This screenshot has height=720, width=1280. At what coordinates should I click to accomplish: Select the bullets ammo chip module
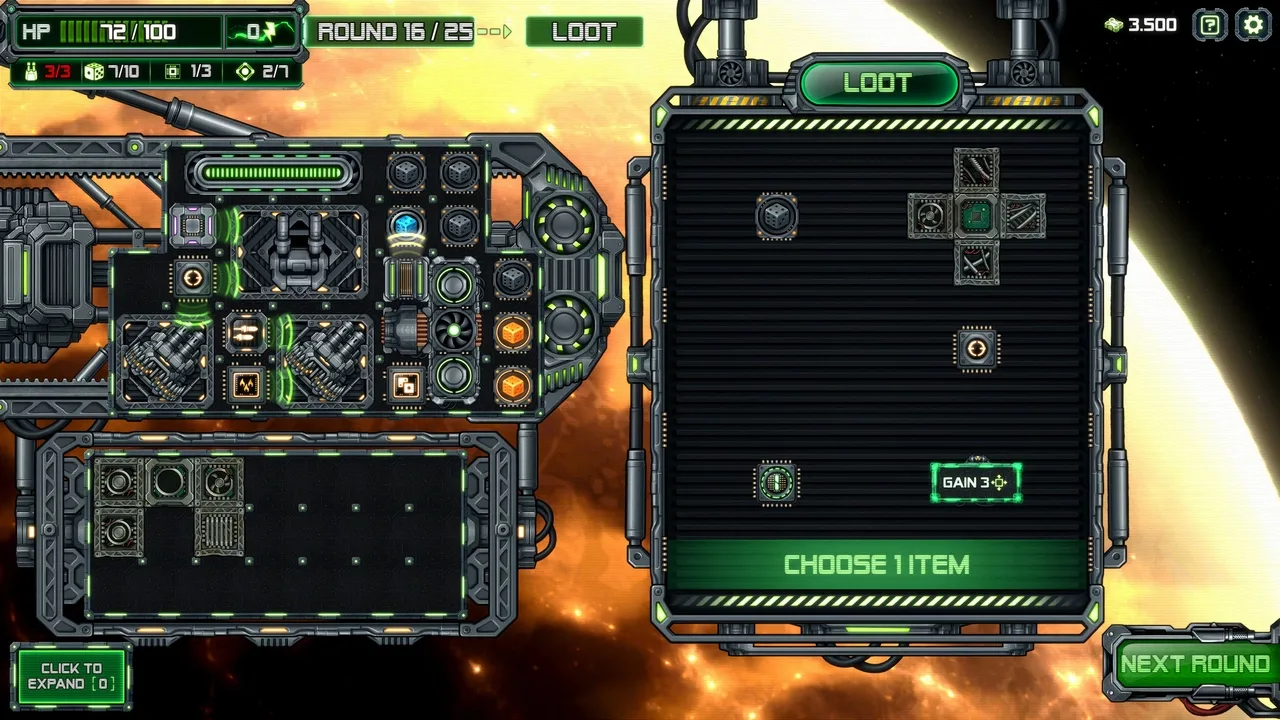tap(246, 332)
